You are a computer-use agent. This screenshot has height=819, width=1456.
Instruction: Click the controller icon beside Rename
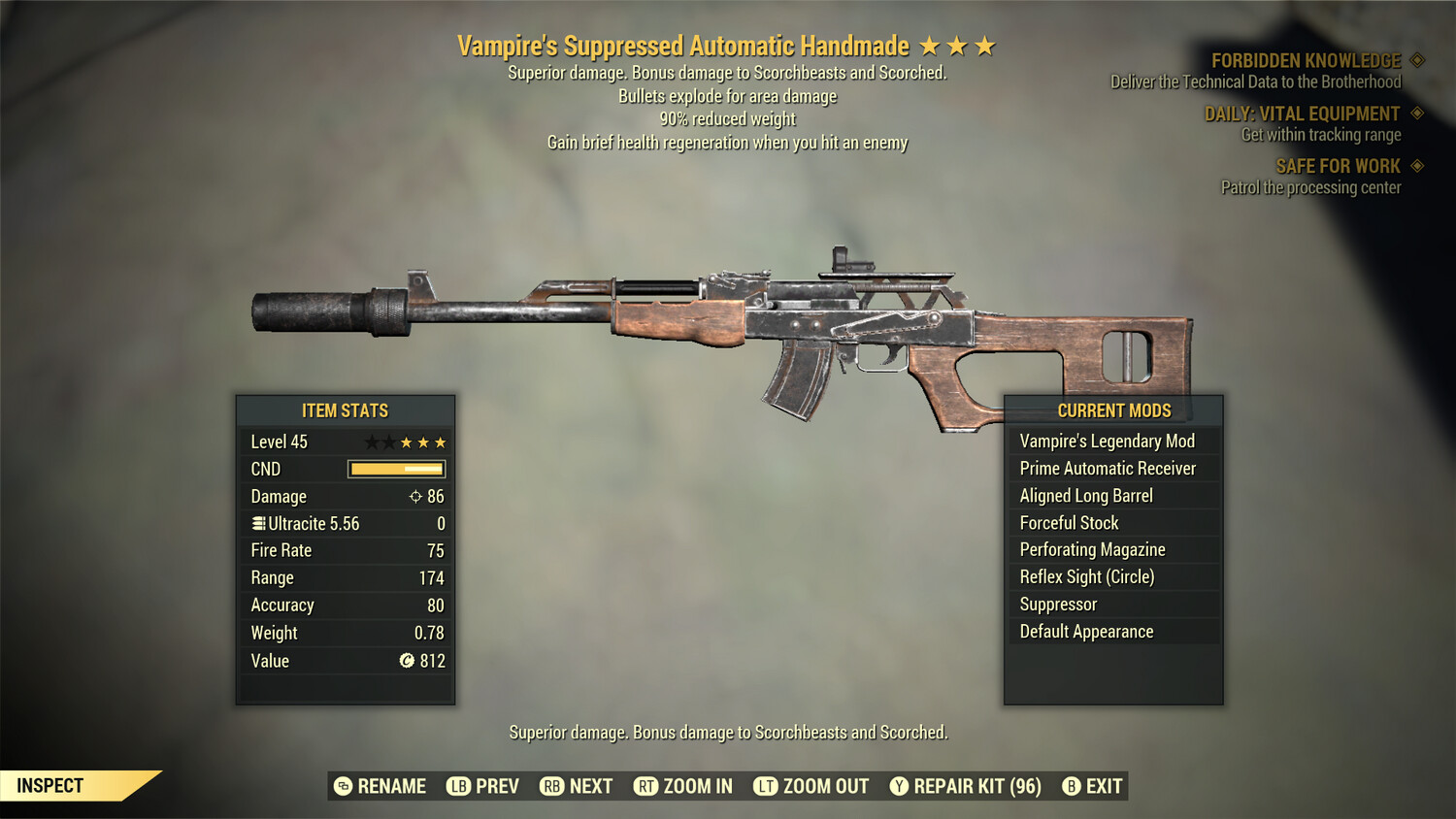[341, 786]
